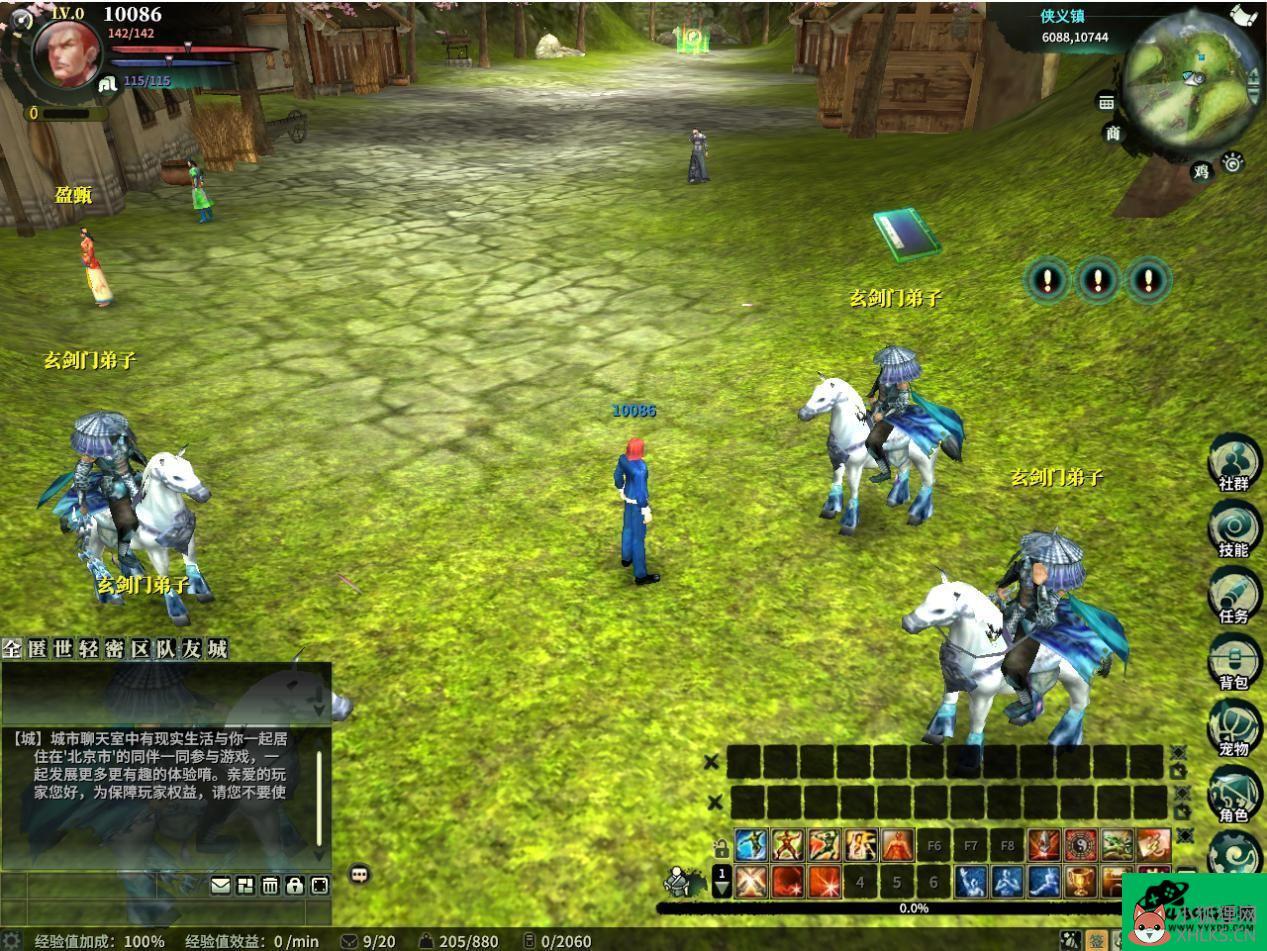Switch to the 队 team chat tab
1267x951 pixels.
coord(165,649)
